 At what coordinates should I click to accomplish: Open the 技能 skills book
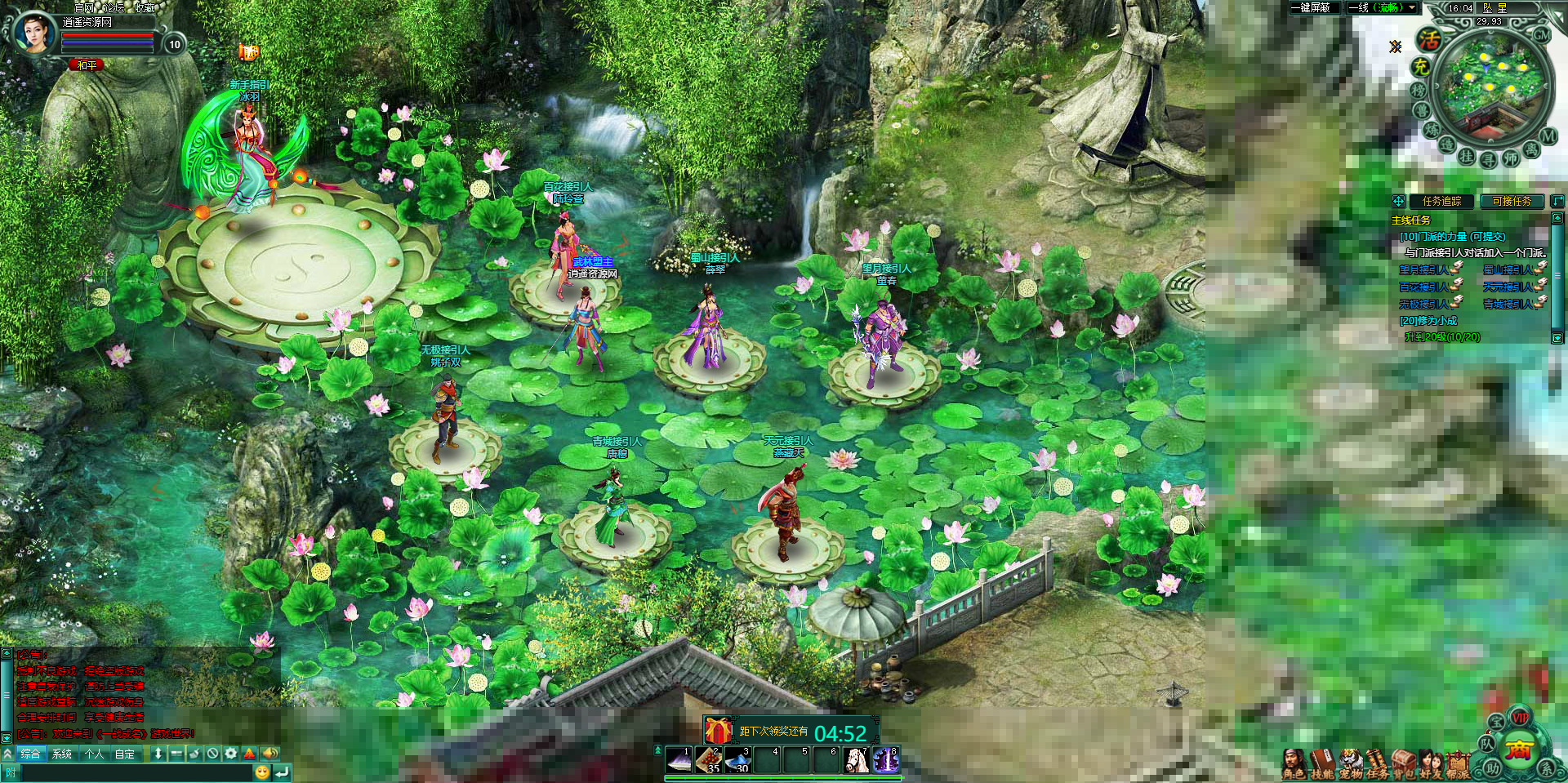tap(1321, 763)
